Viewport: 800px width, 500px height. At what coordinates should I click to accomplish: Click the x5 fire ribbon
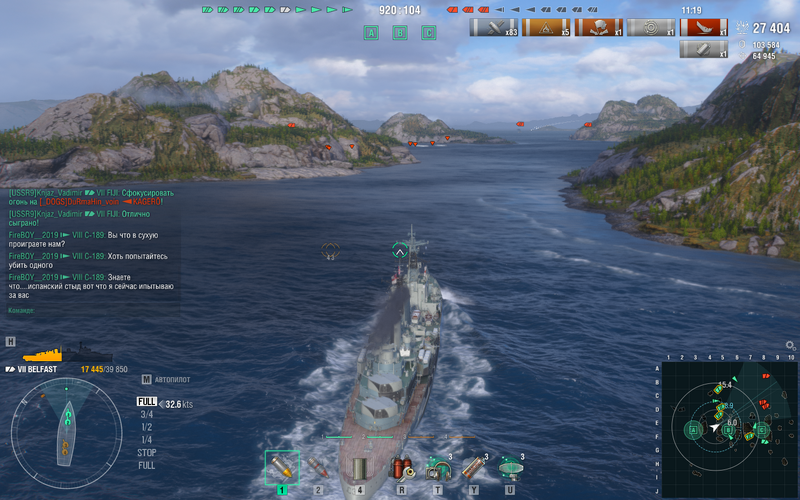tap(546, 28)
